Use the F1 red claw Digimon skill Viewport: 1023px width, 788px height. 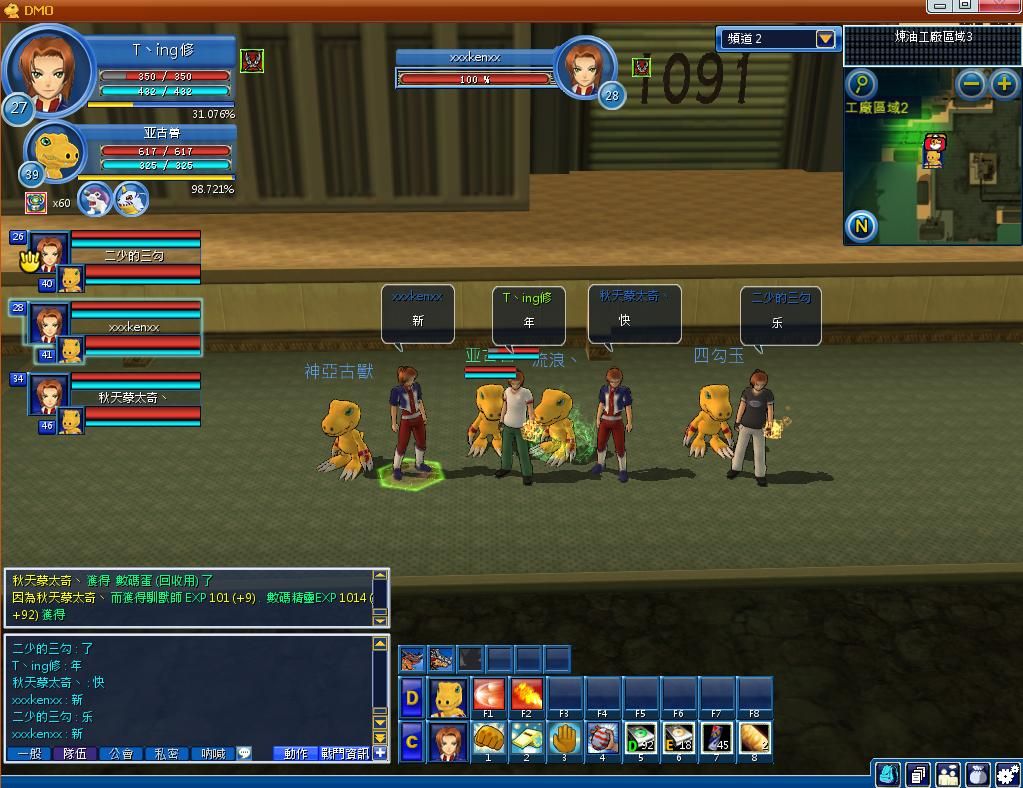click(x=488, y=694)
